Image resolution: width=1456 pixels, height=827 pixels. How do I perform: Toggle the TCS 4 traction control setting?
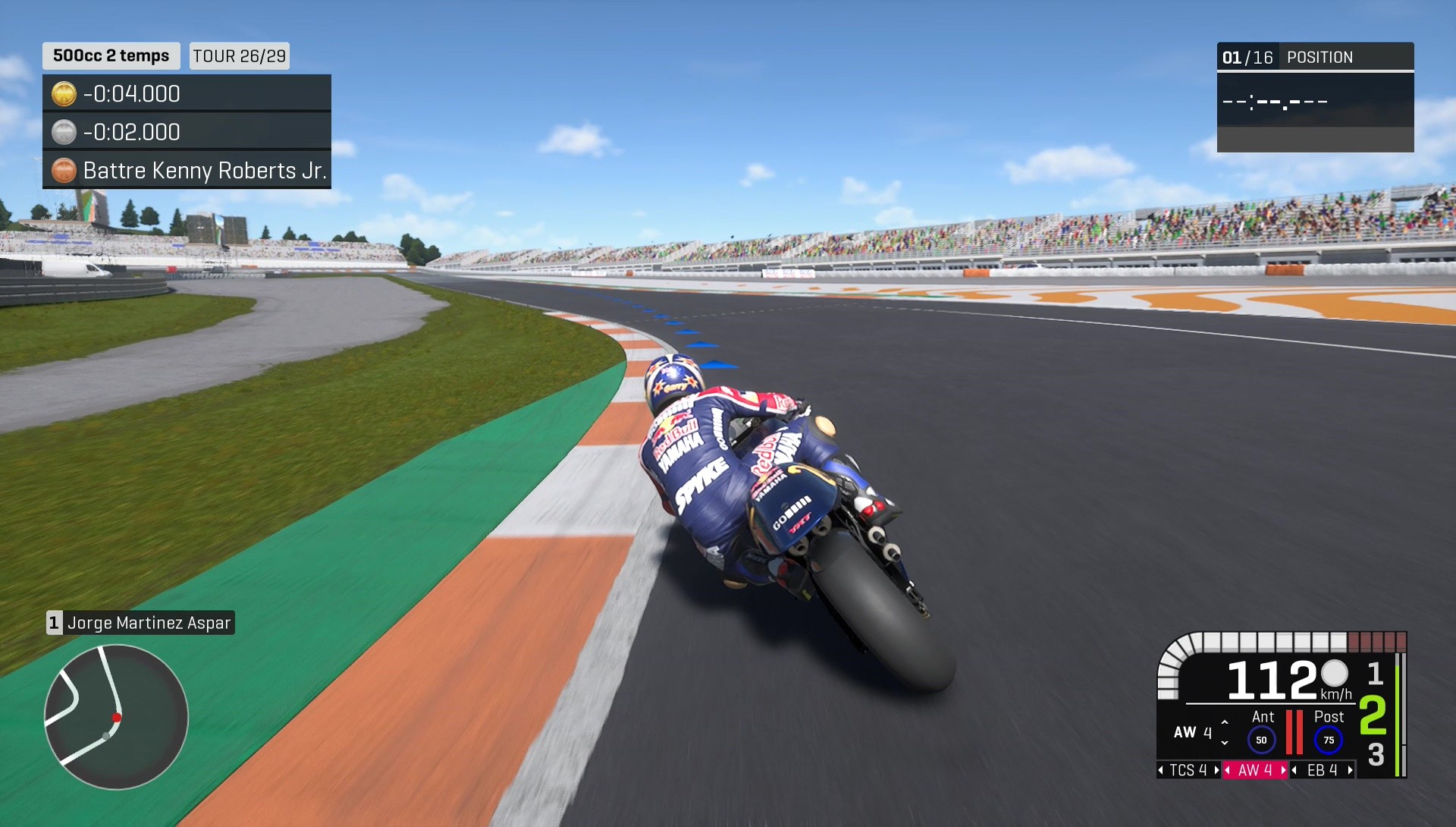1188,770
